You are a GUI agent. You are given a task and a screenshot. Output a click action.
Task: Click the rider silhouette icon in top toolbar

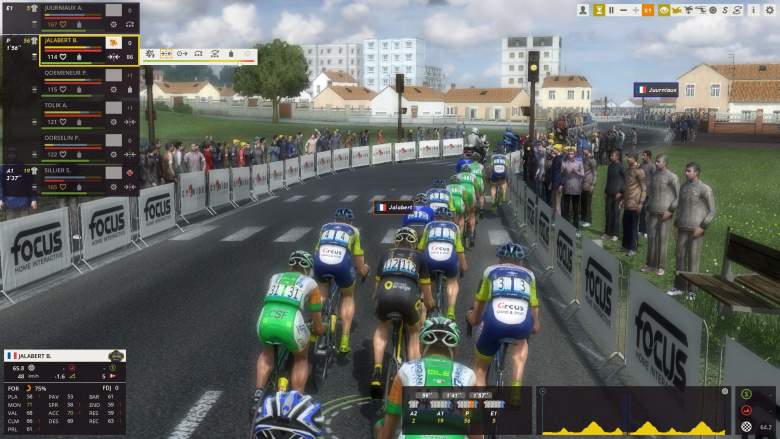(x=584, y=10)
